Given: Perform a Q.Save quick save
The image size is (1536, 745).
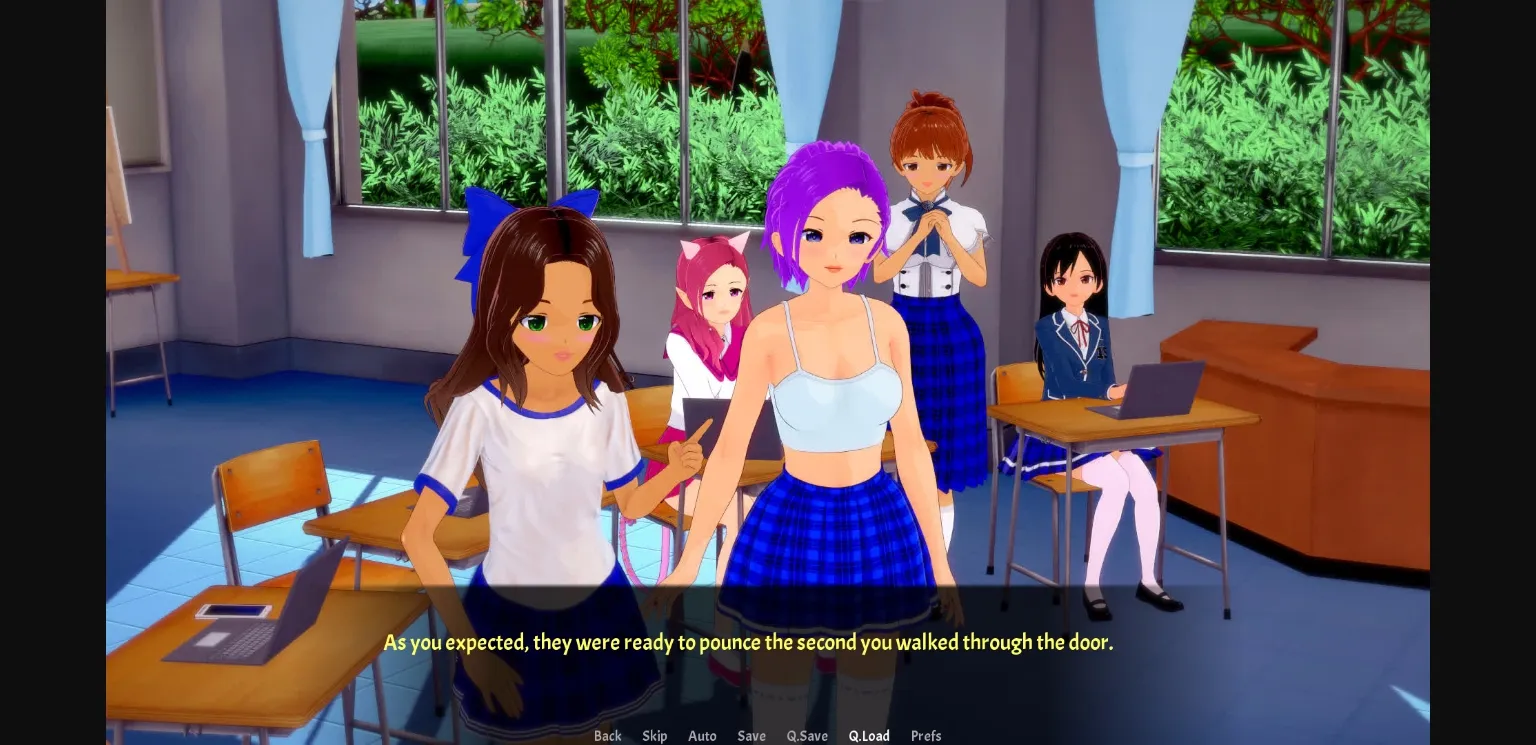Looking at the screenshot, I should pos(807,736).
